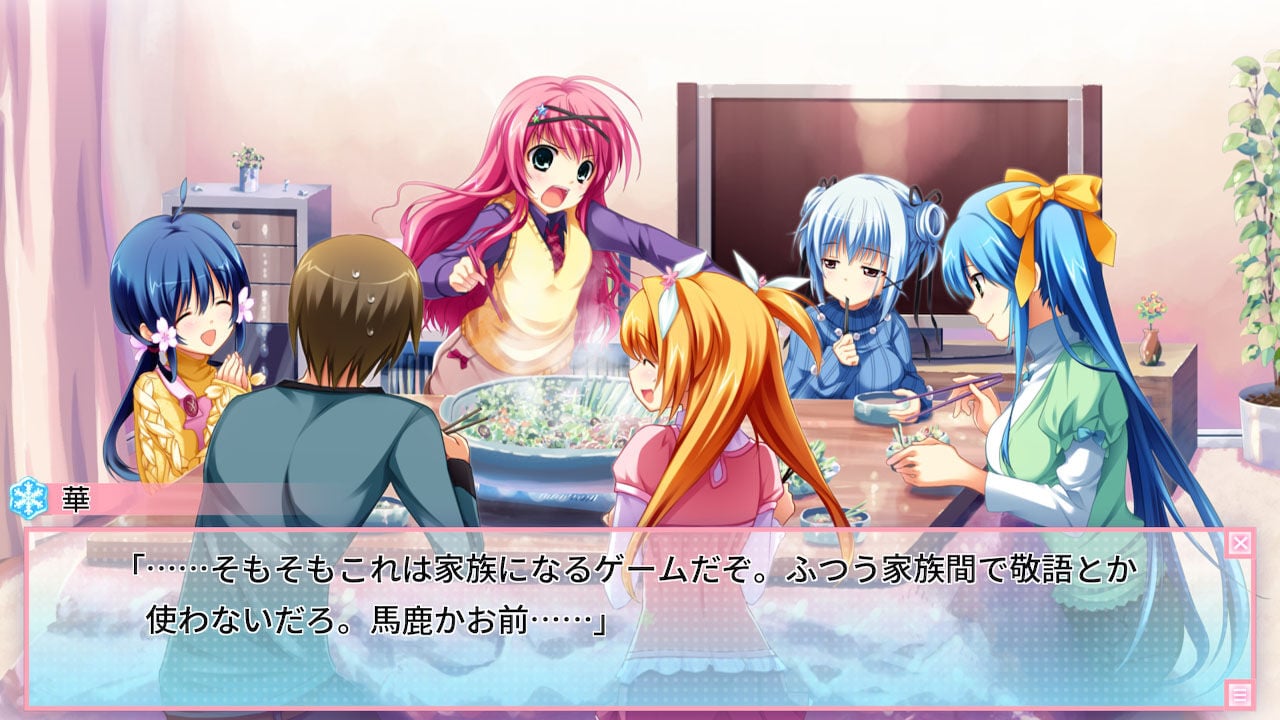Toggle the dialogue box visibility with the X button
Screen dimensions: 1280x720
(x=1240, y=541)
